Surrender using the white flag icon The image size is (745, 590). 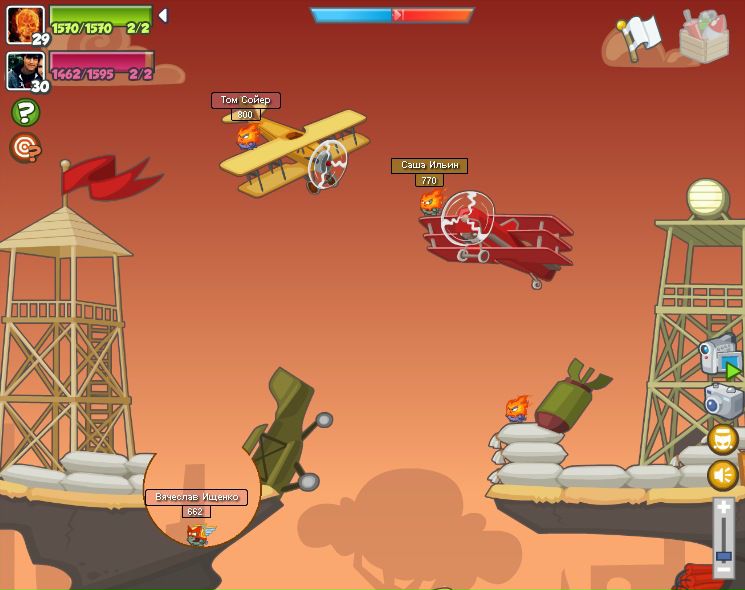[637, 38]
